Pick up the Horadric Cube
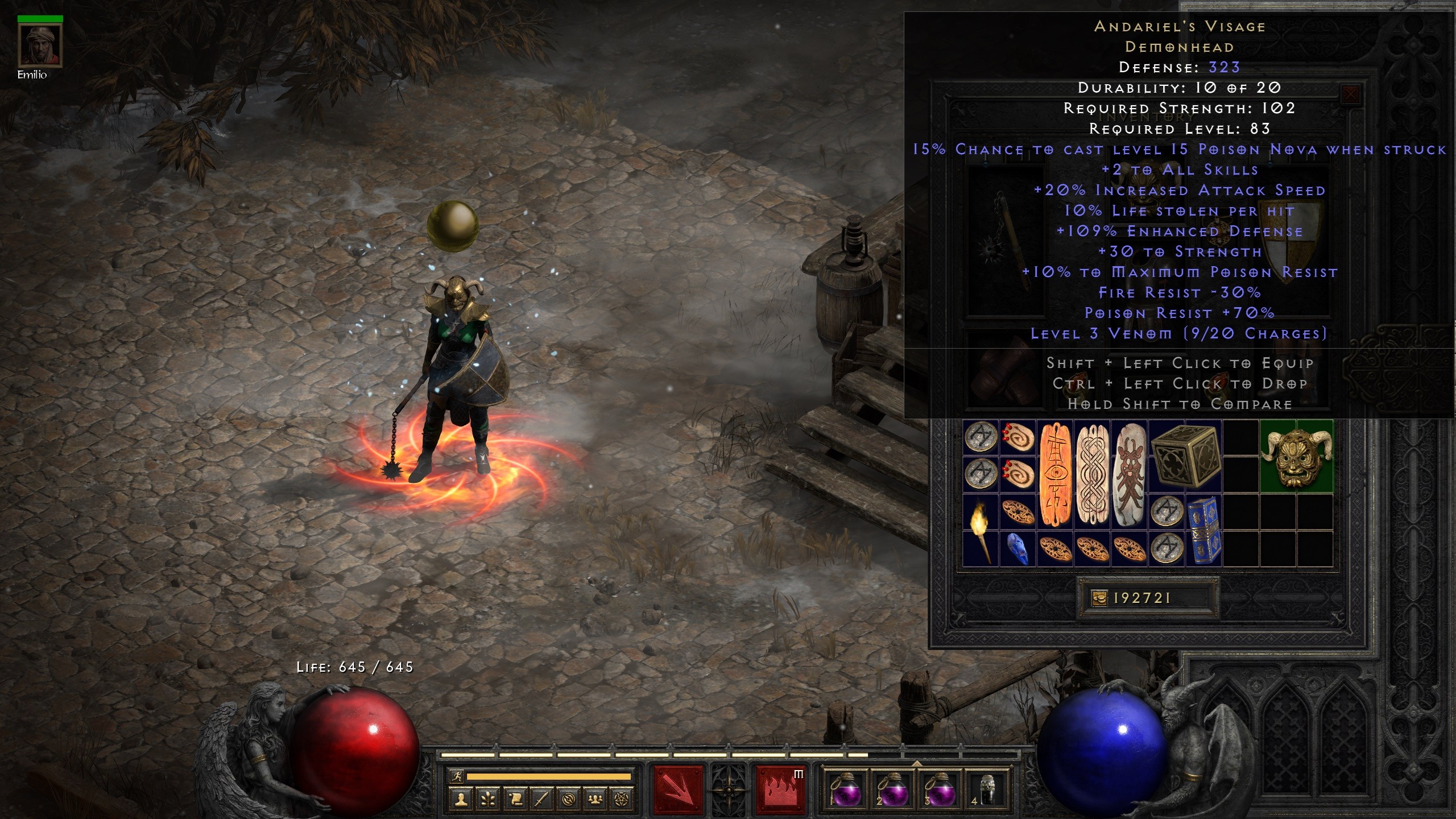The width and height of the screenshot is (1456, 819). pos(1185,457)
